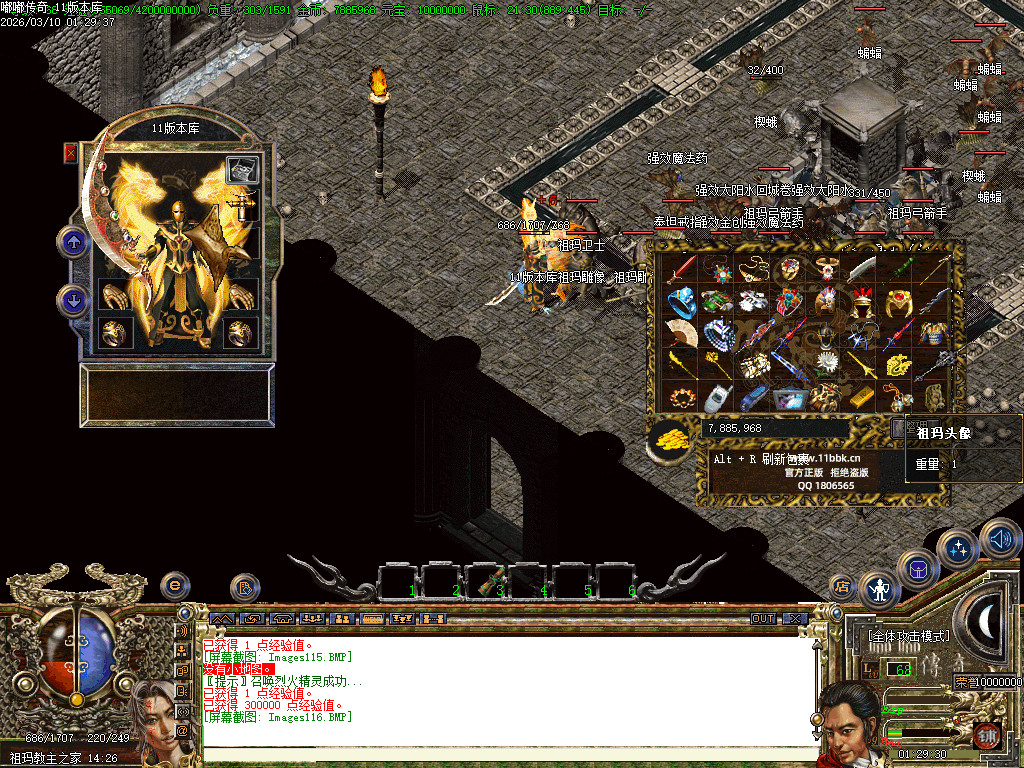The width and height of the screenshot is (1024, 768).
Task: Click the X button above chat
Action: point(794,619)
